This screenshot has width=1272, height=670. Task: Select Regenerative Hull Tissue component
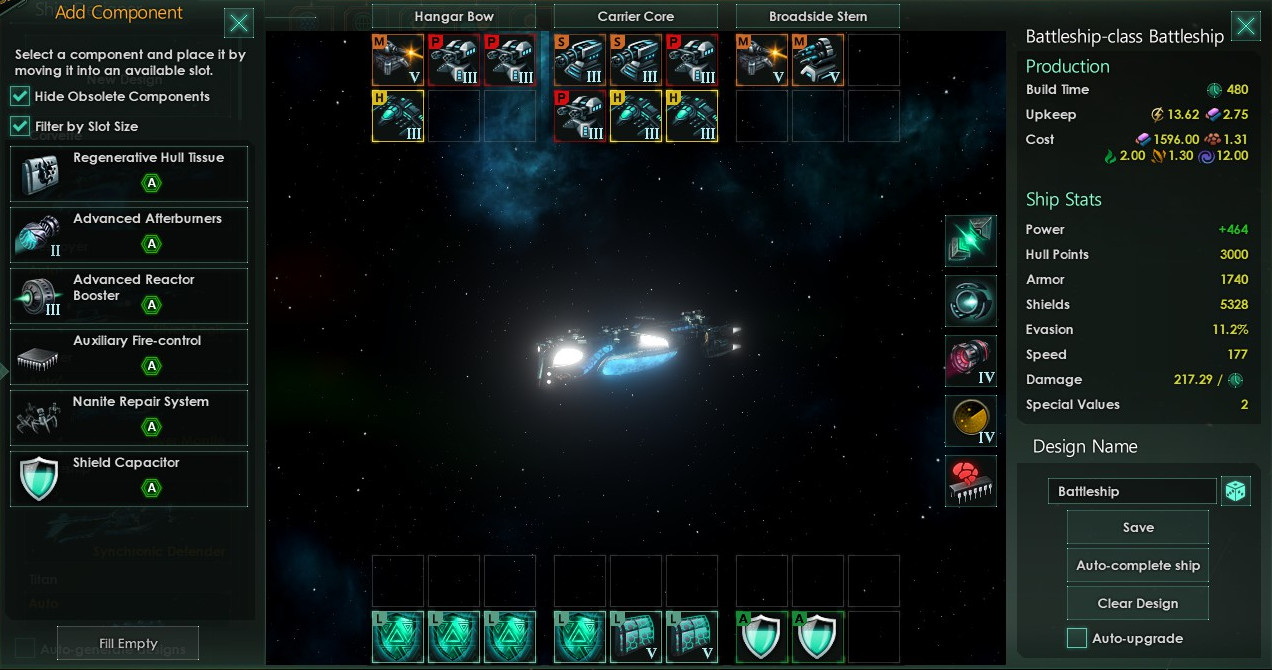(x=129, y=173)
